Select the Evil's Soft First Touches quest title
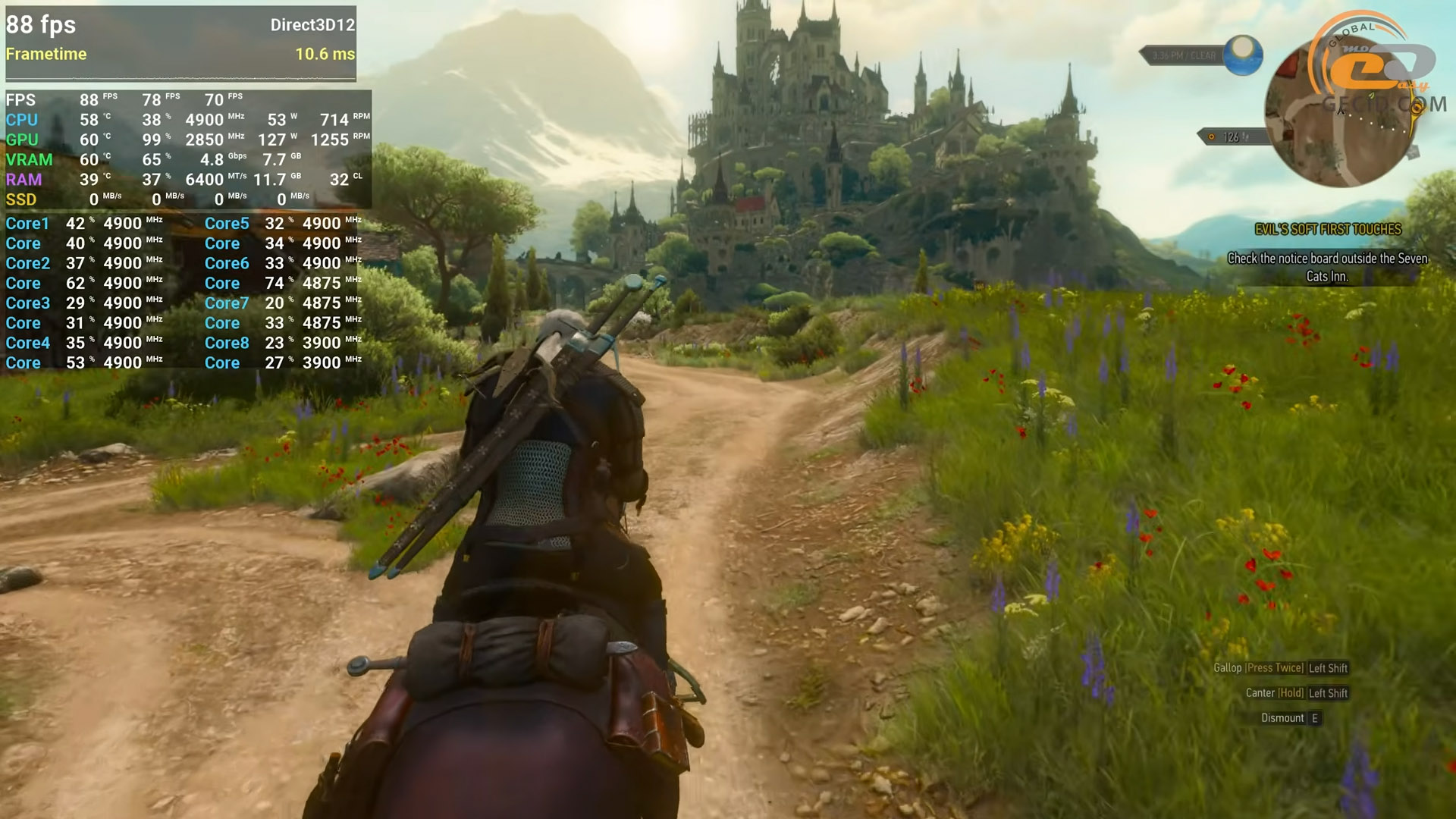This screenshot has width=1456, height=819. (x=1328, y=229)
